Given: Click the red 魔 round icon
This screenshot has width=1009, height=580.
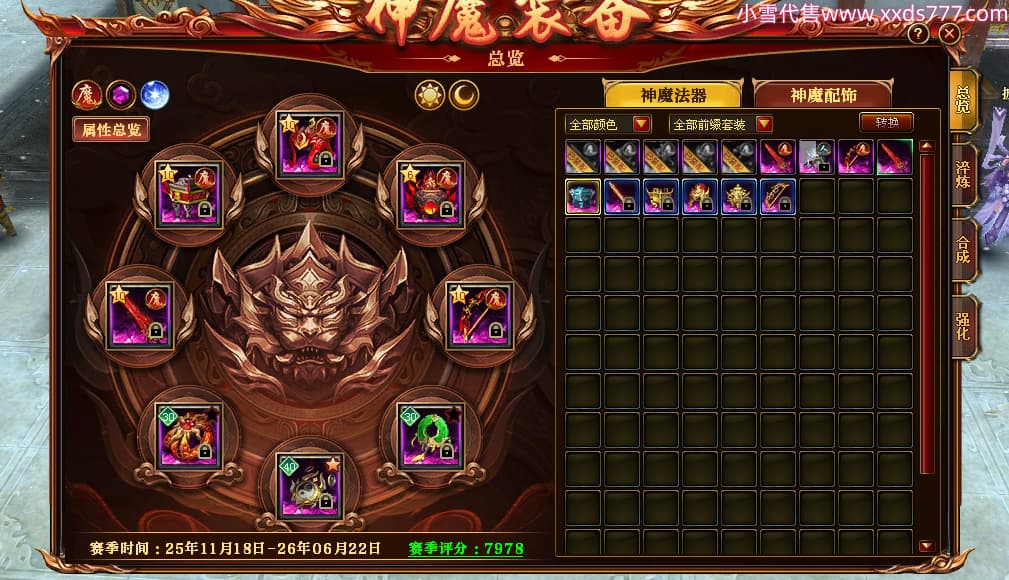Looking at the screenshot, I should pyautogui.click(x=87, y=95).
